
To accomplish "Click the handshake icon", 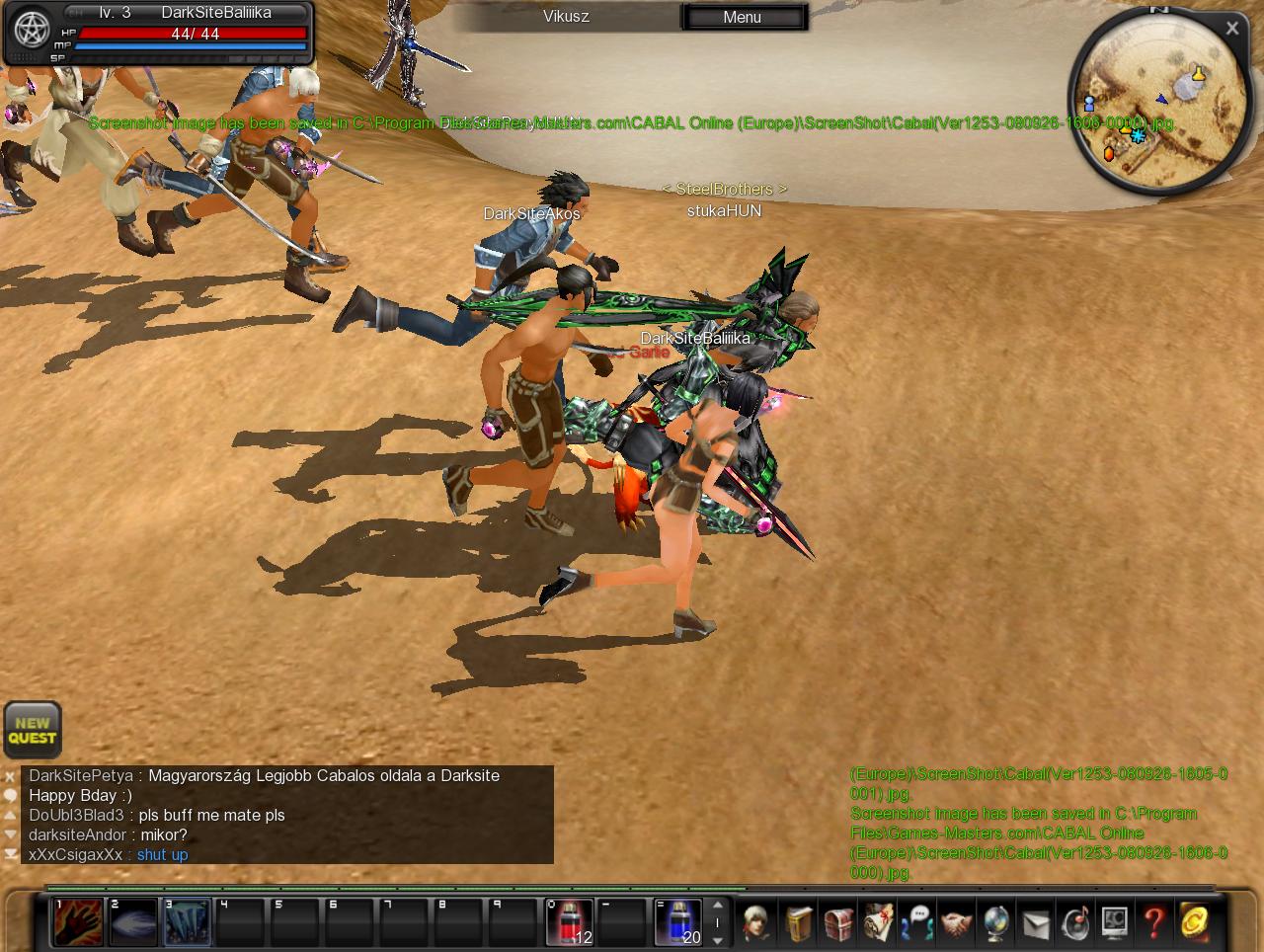I will [956, 922].
